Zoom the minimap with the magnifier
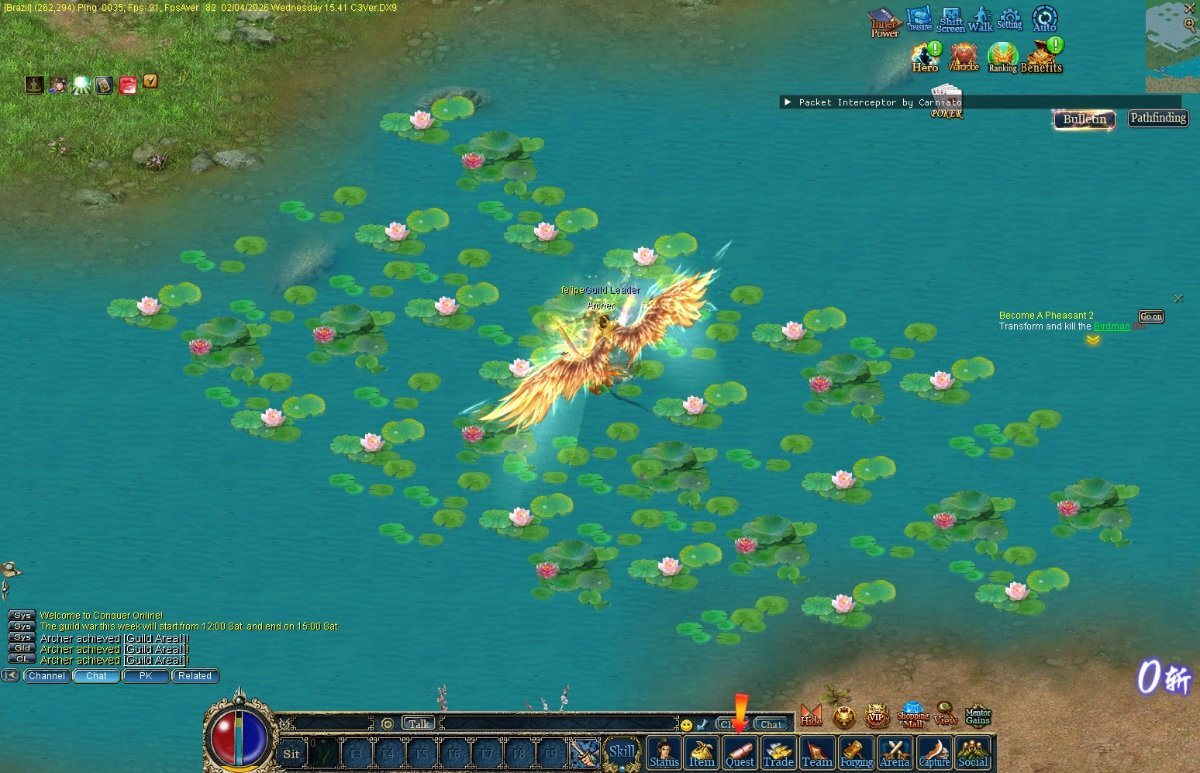This screenshot has height=773, width=1200. [1190, 24]
